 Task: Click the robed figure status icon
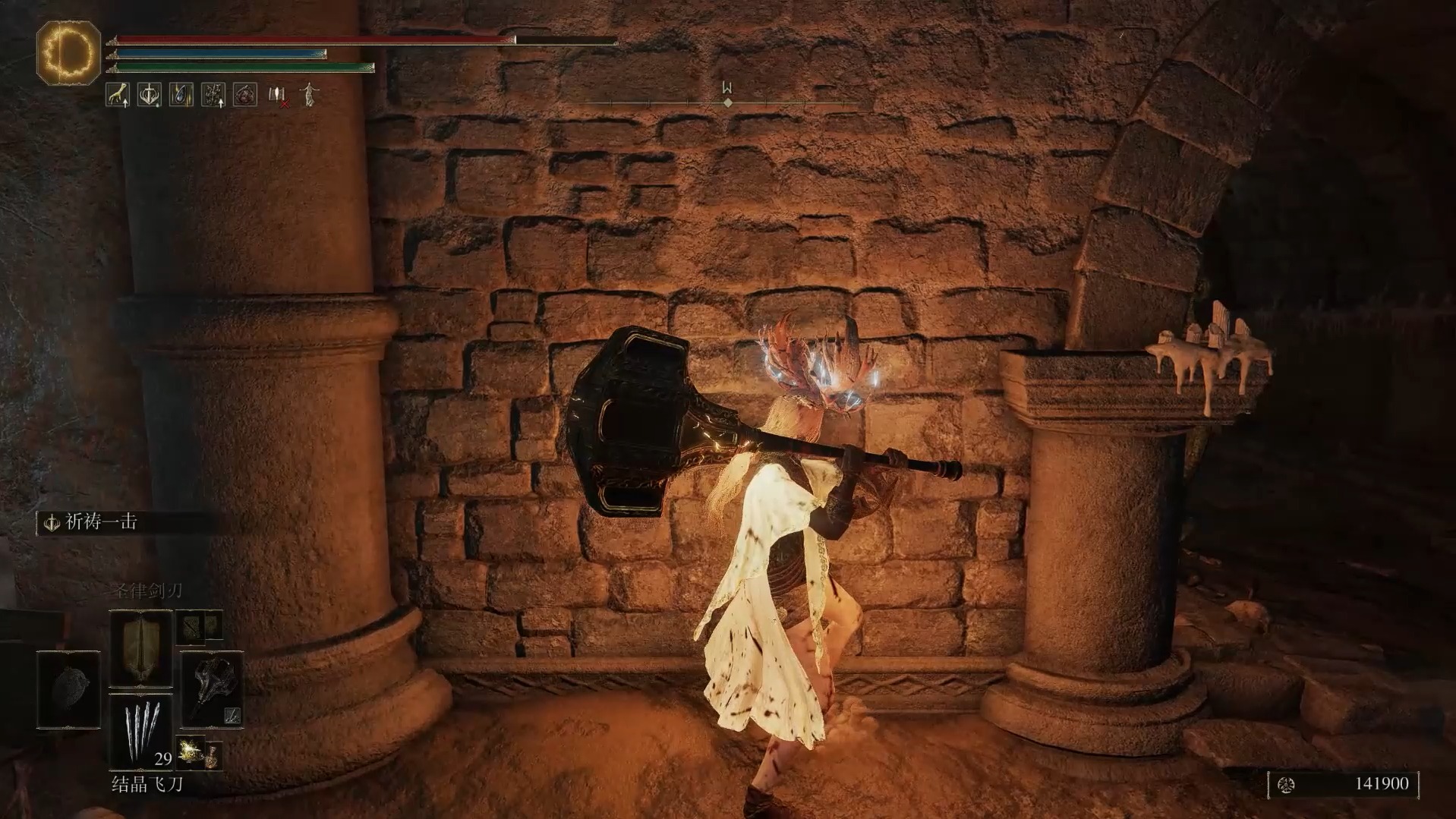tap(309, 95)
